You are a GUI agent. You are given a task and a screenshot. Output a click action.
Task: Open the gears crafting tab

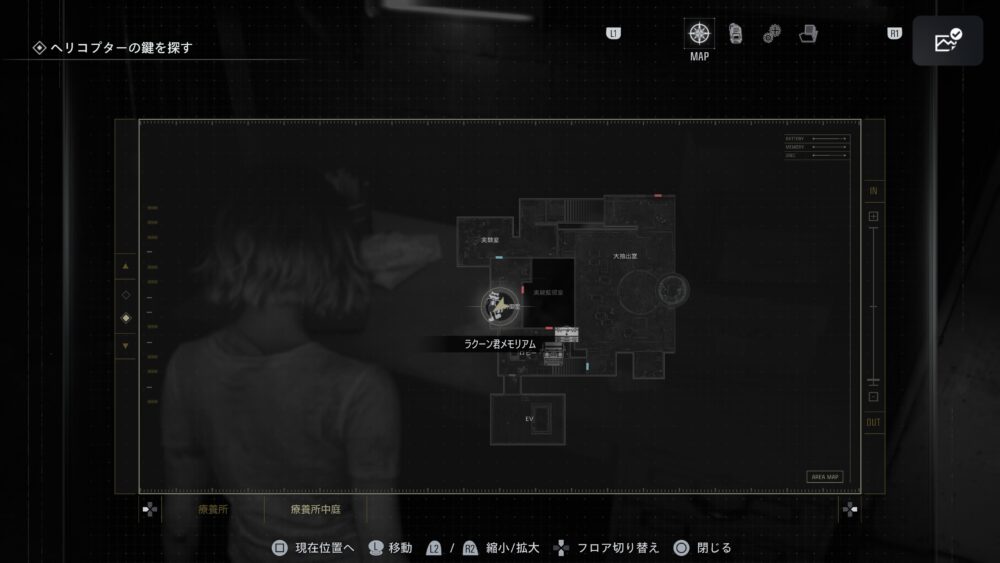click(x=771, y=34)
